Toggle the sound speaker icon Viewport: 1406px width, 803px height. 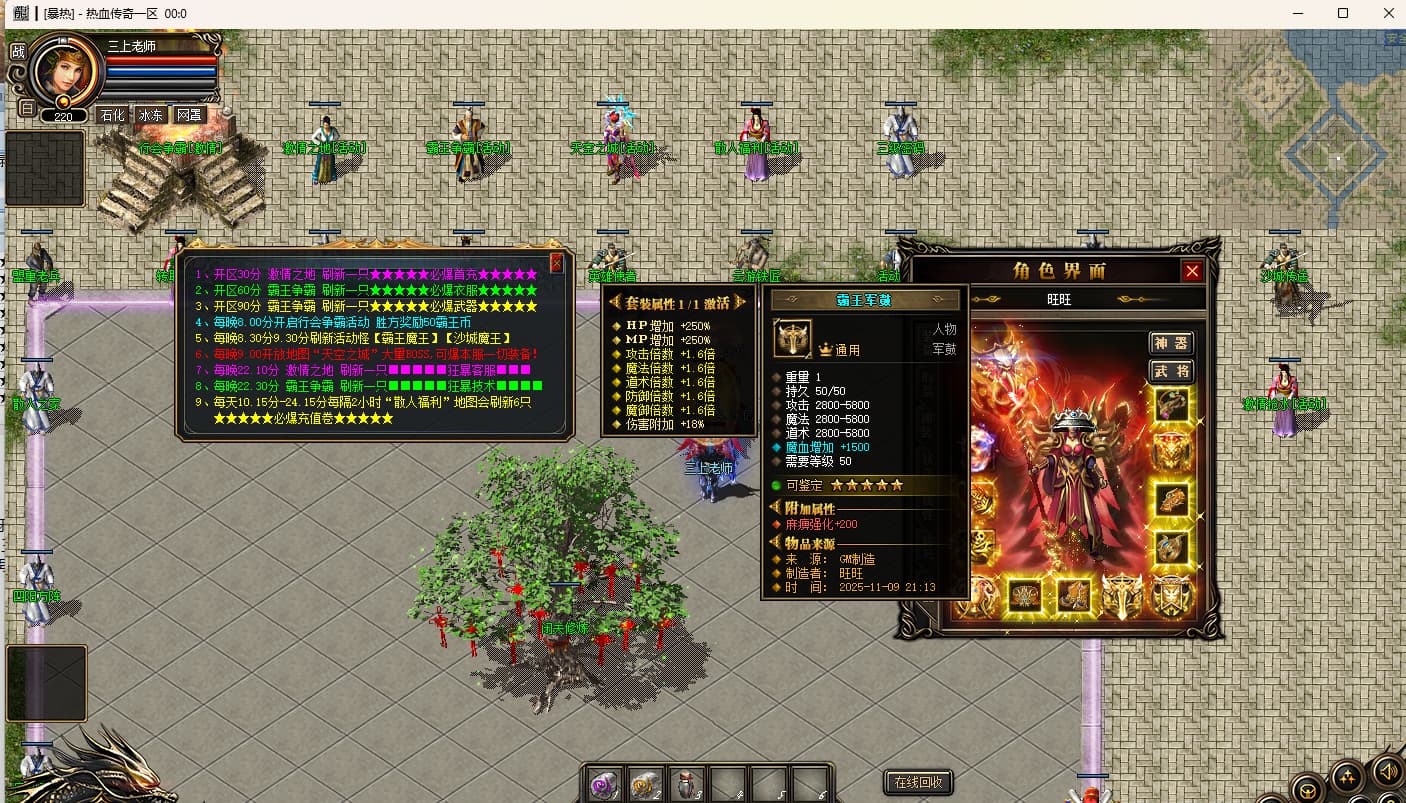click(x=1386, y=770)
